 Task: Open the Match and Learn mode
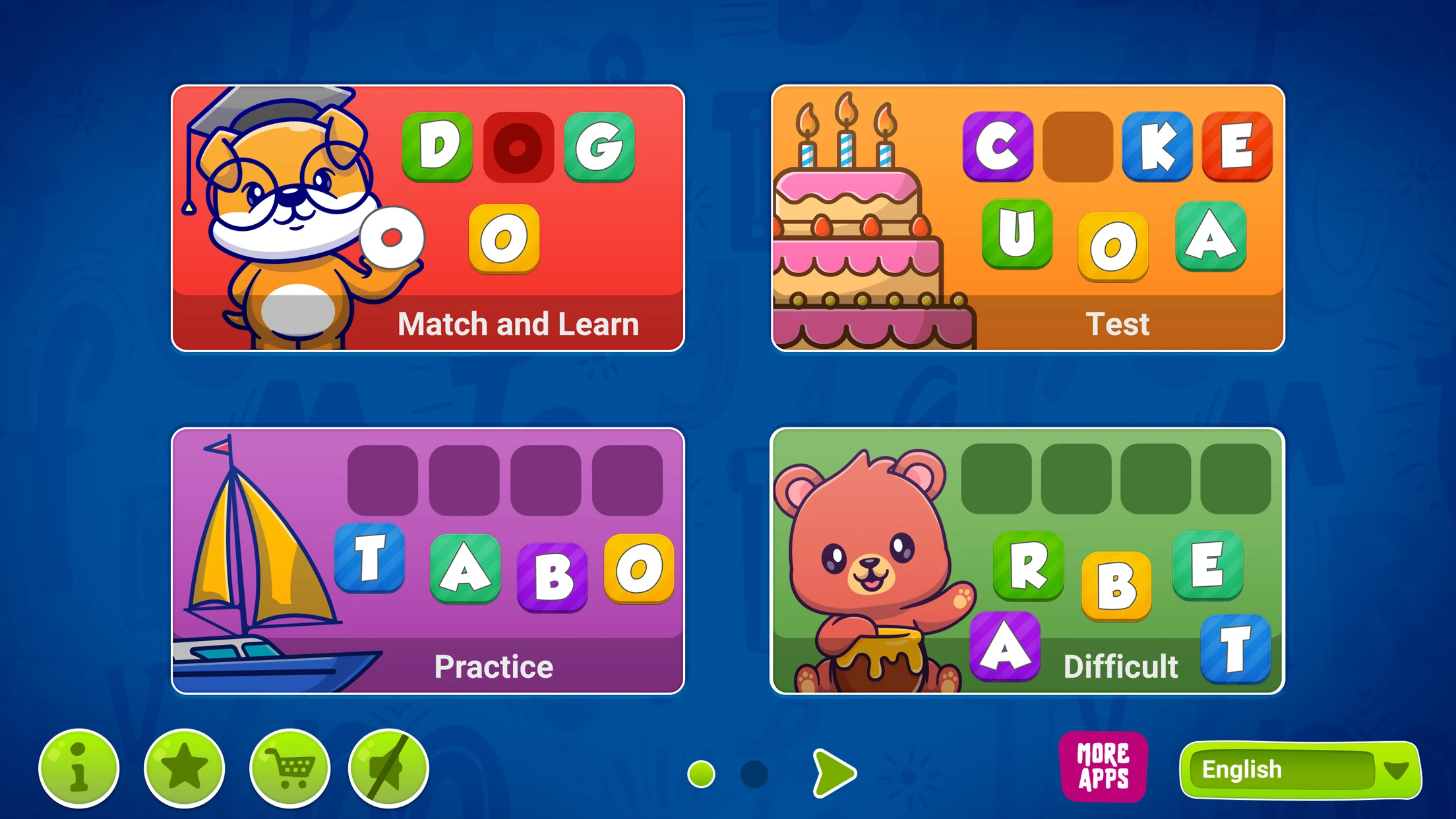[x=427, y=218]
